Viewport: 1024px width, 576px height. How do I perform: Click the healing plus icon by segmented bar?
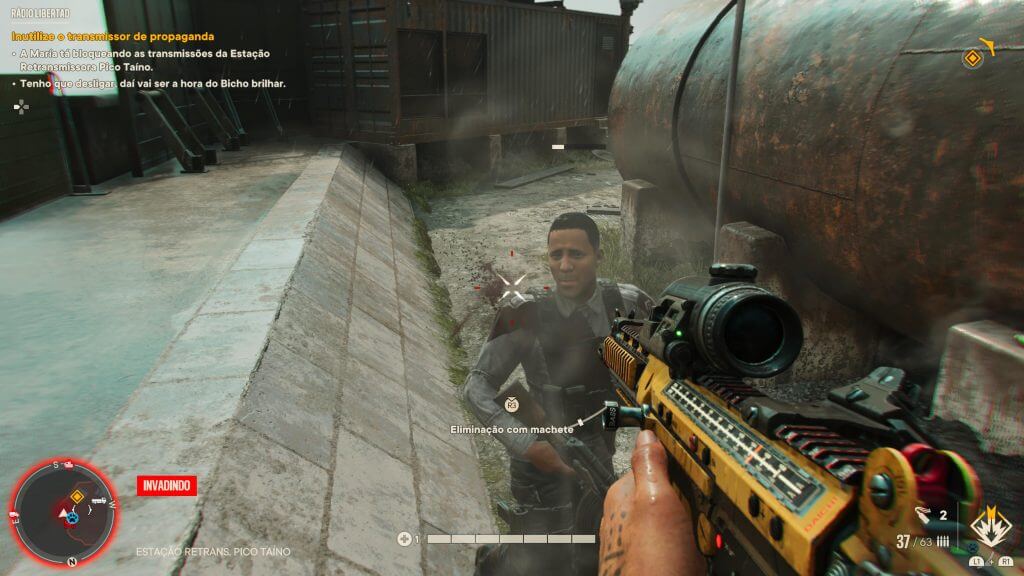click(x=404, y=539)
